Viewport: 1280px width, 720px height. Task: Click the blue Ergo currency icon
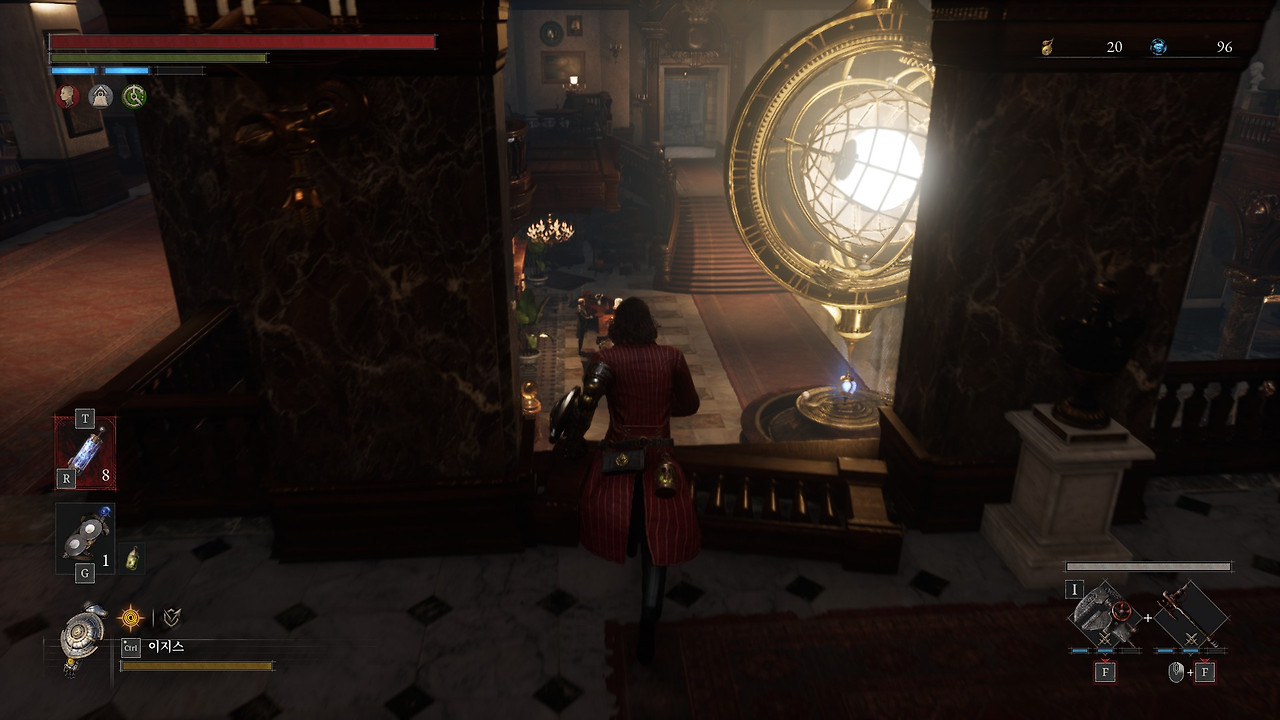(x=1158, y=47)
